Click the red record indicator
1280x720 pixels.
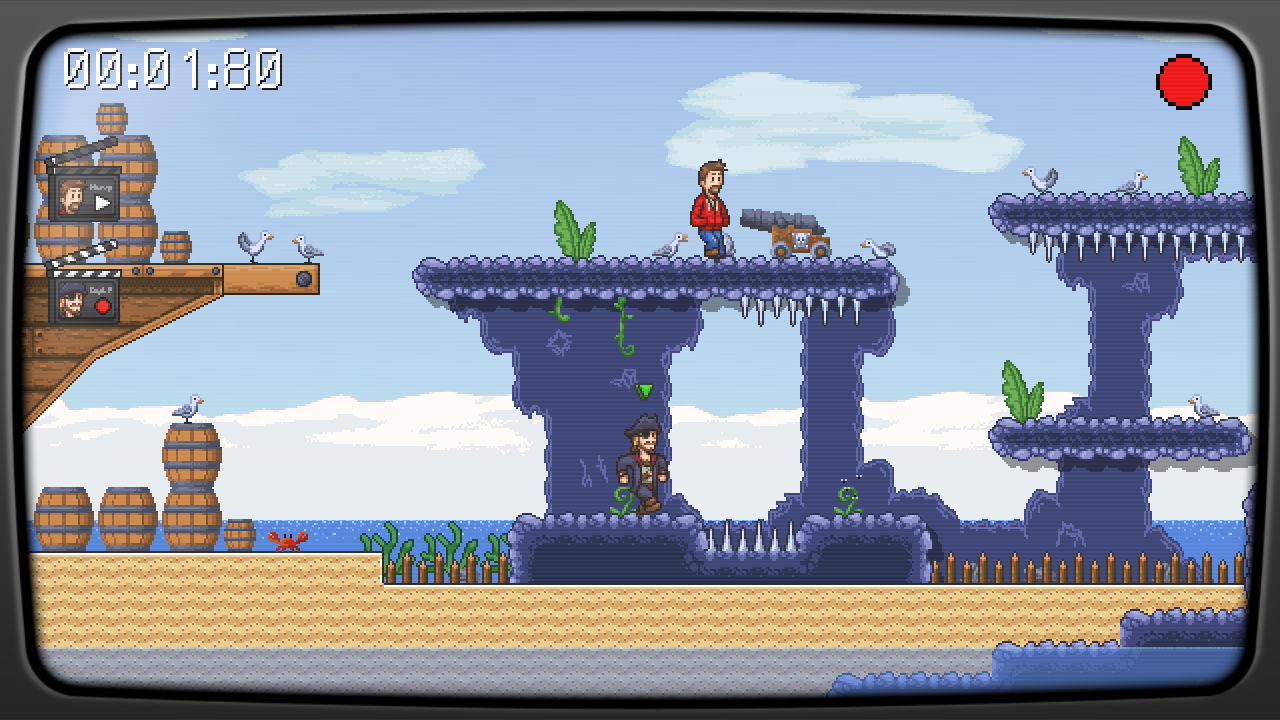[1184, 82]
